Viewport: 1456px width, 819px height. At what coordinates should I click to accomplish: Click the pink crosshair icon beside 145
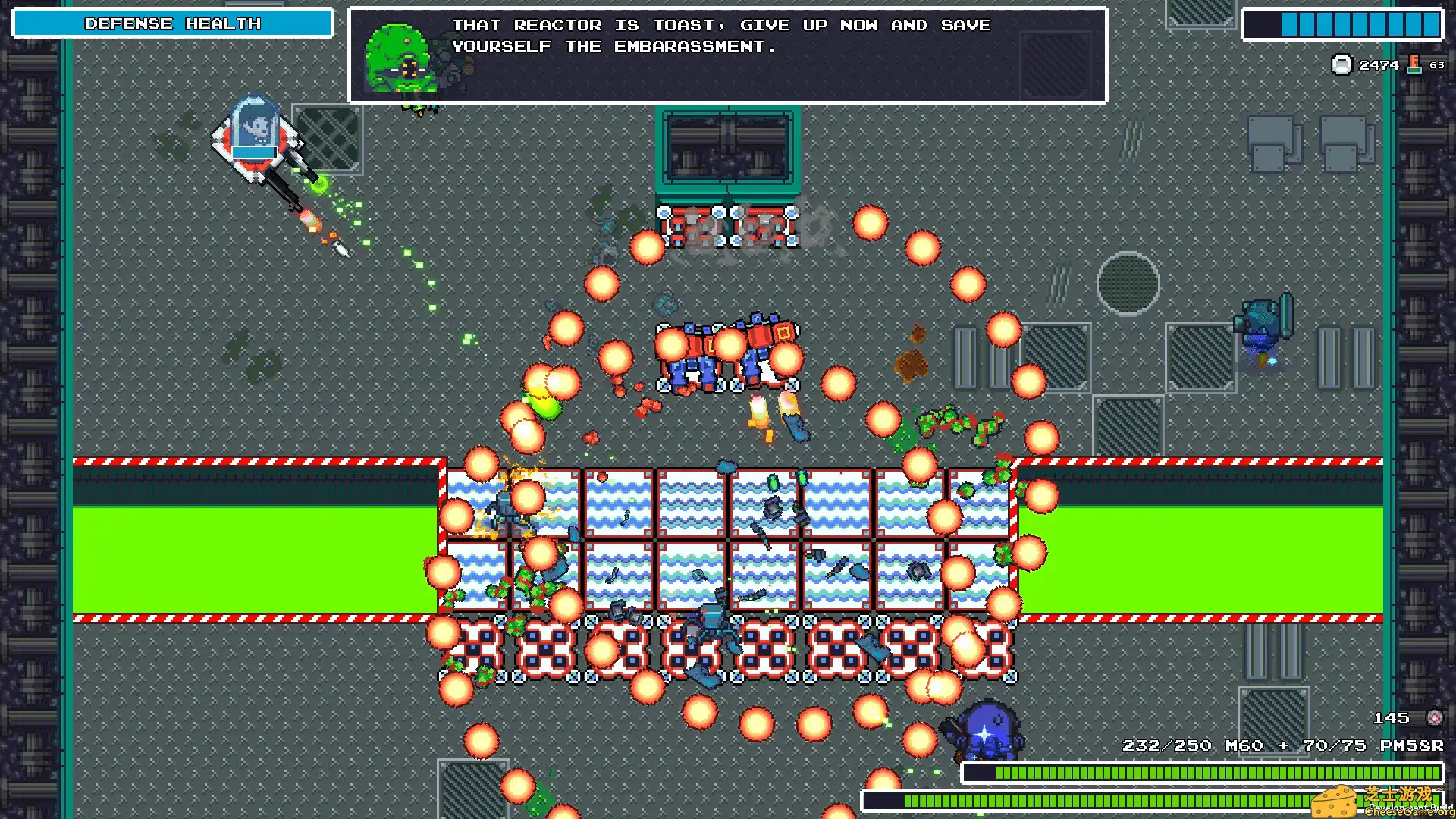tap(1436, 717)
